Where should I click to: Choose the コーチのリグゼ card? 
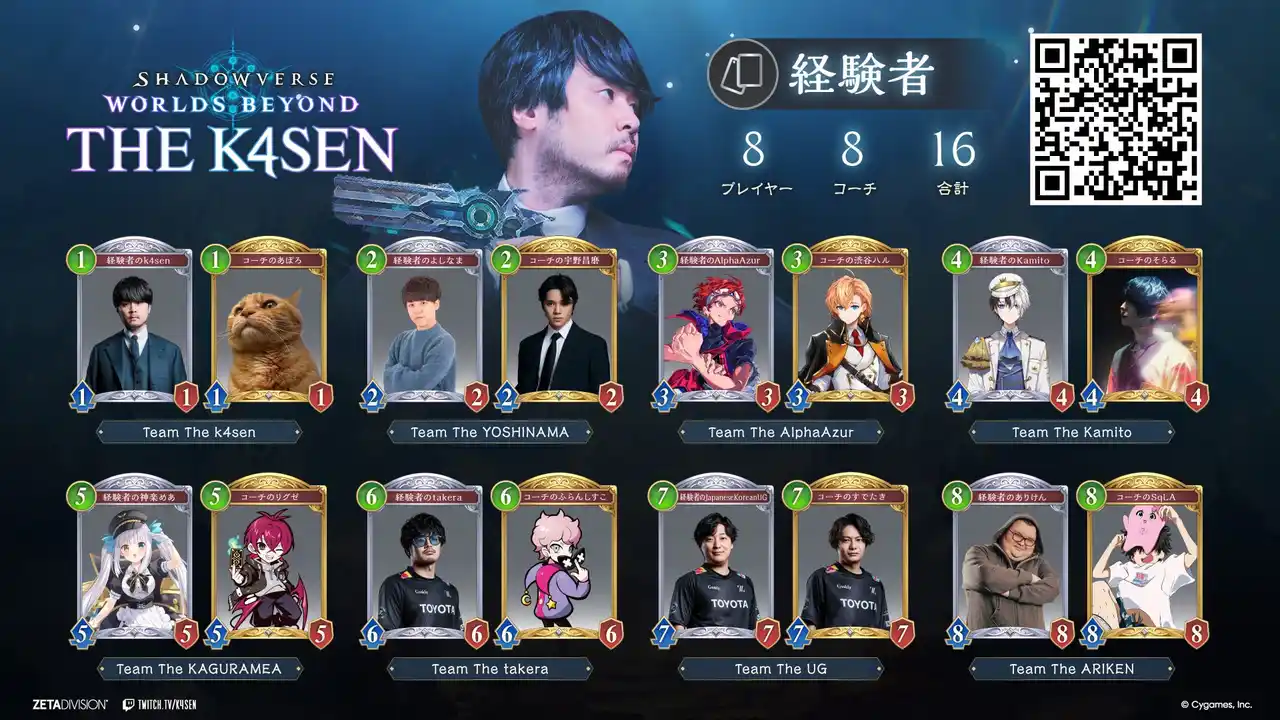pyautogui.click(x=269, y=562)
